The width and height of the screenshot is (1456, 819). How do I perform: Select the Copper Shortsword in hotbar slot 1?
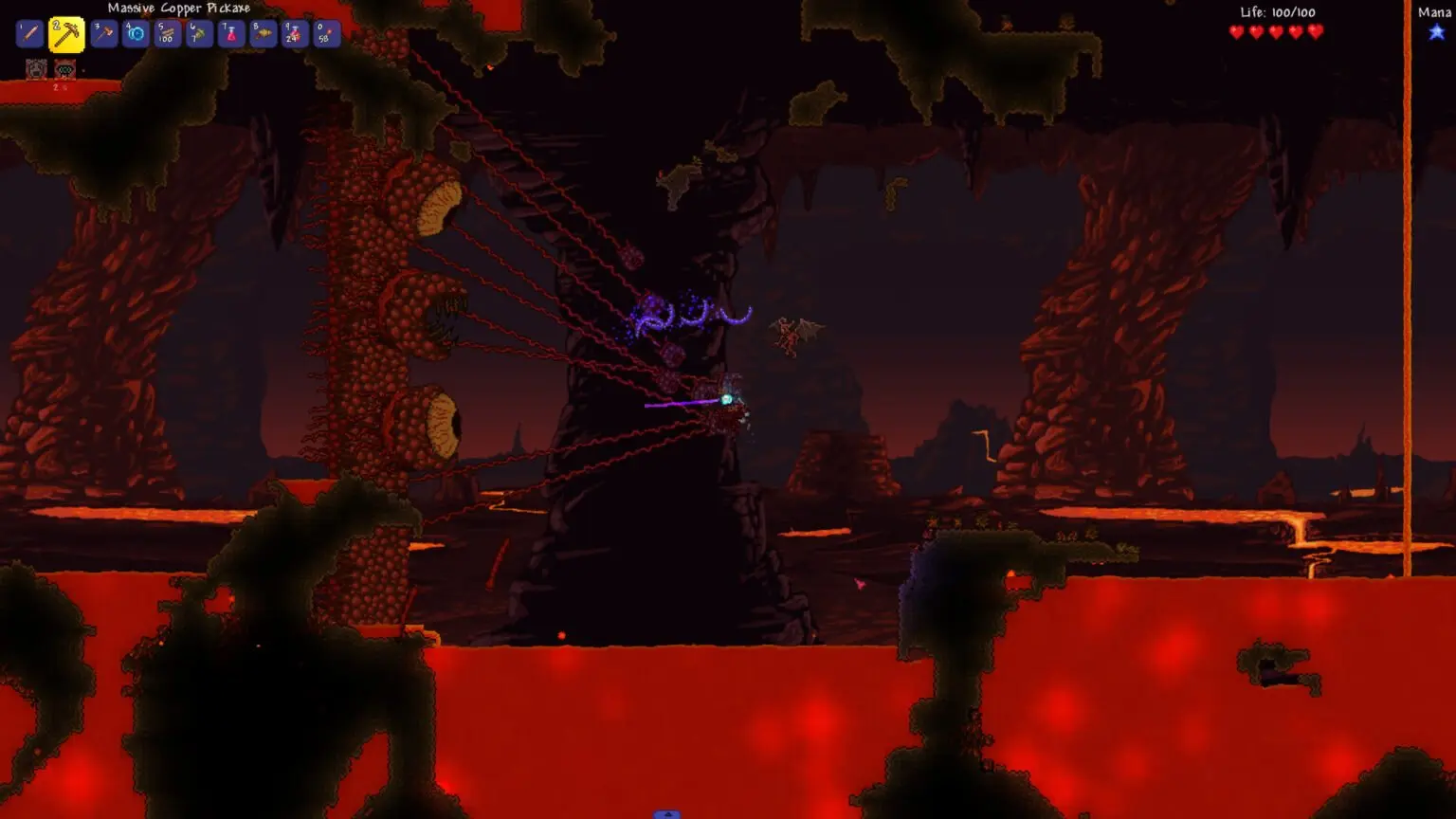(31, 33)
